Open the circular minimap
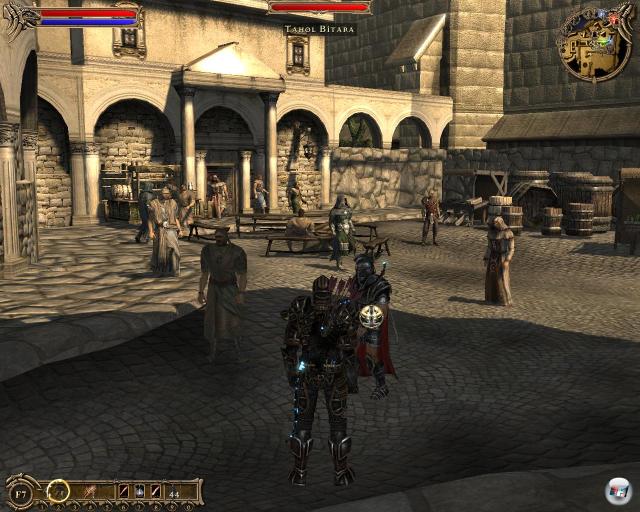 tap(595, 44)
